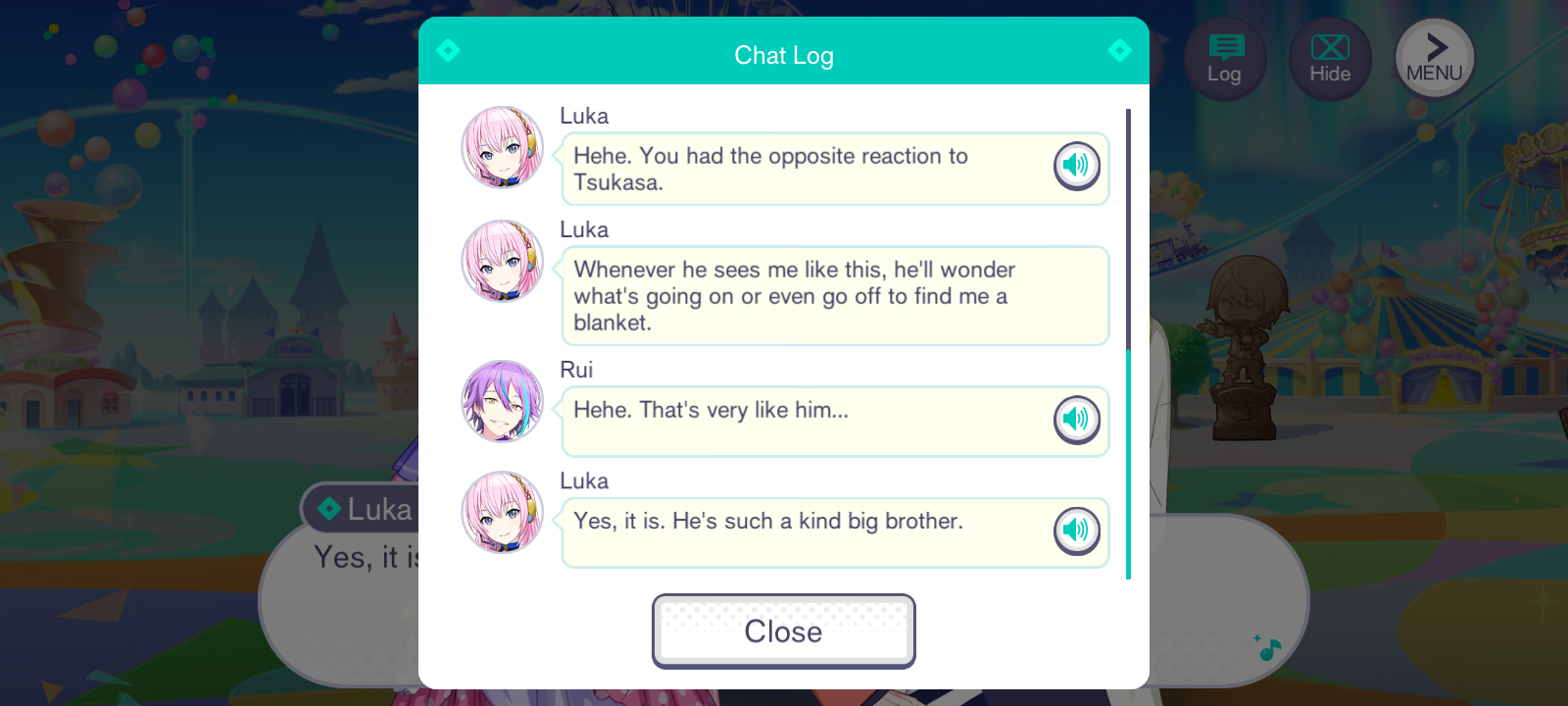The image size is (1568, 706).
Task: Click Luka's avatar beside the blanket message
Action: pos(502,262)
